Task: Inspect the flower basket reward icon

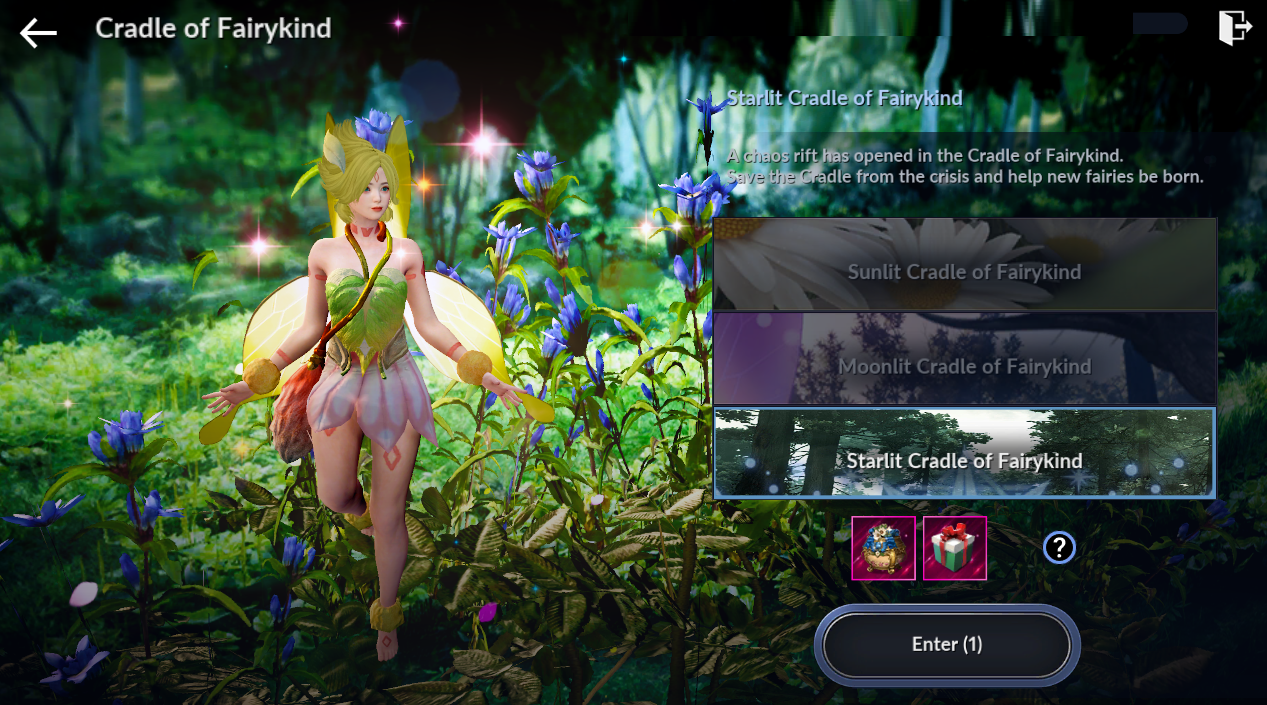Action: [883, 548]
